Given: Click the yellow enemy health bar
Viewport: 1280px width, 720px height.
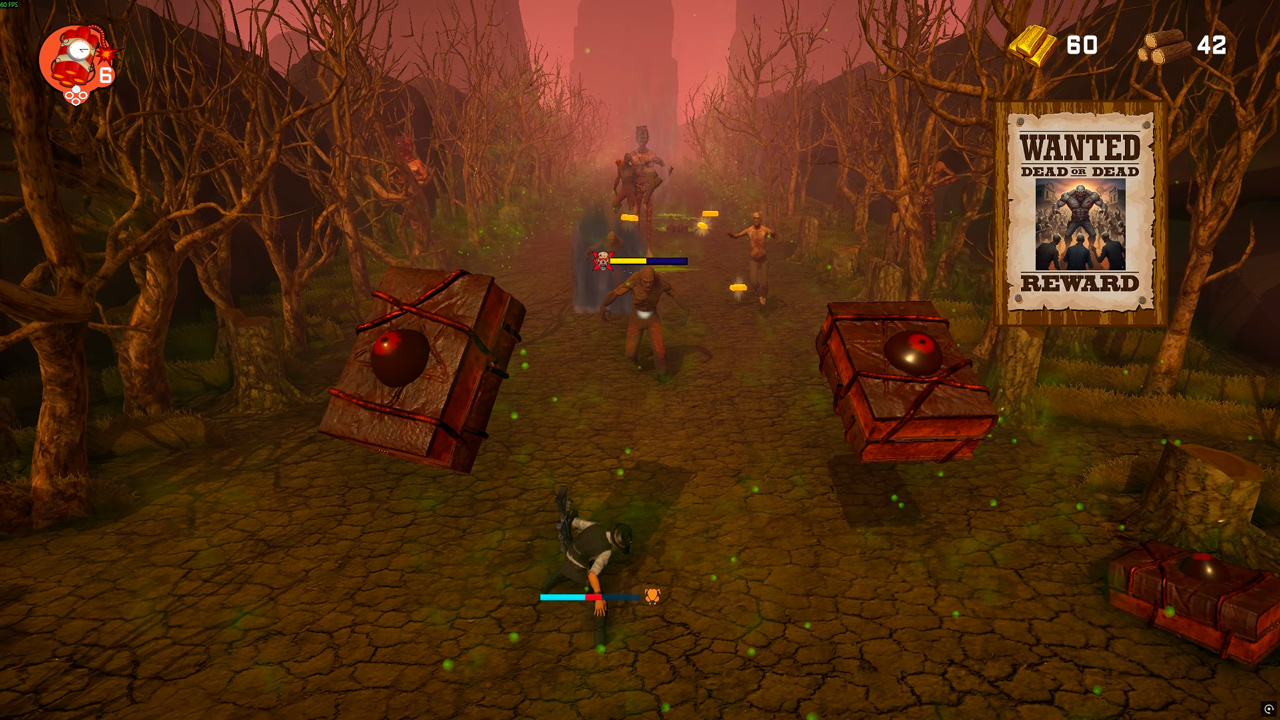Looking at the screenshot, I should point(628,259).
